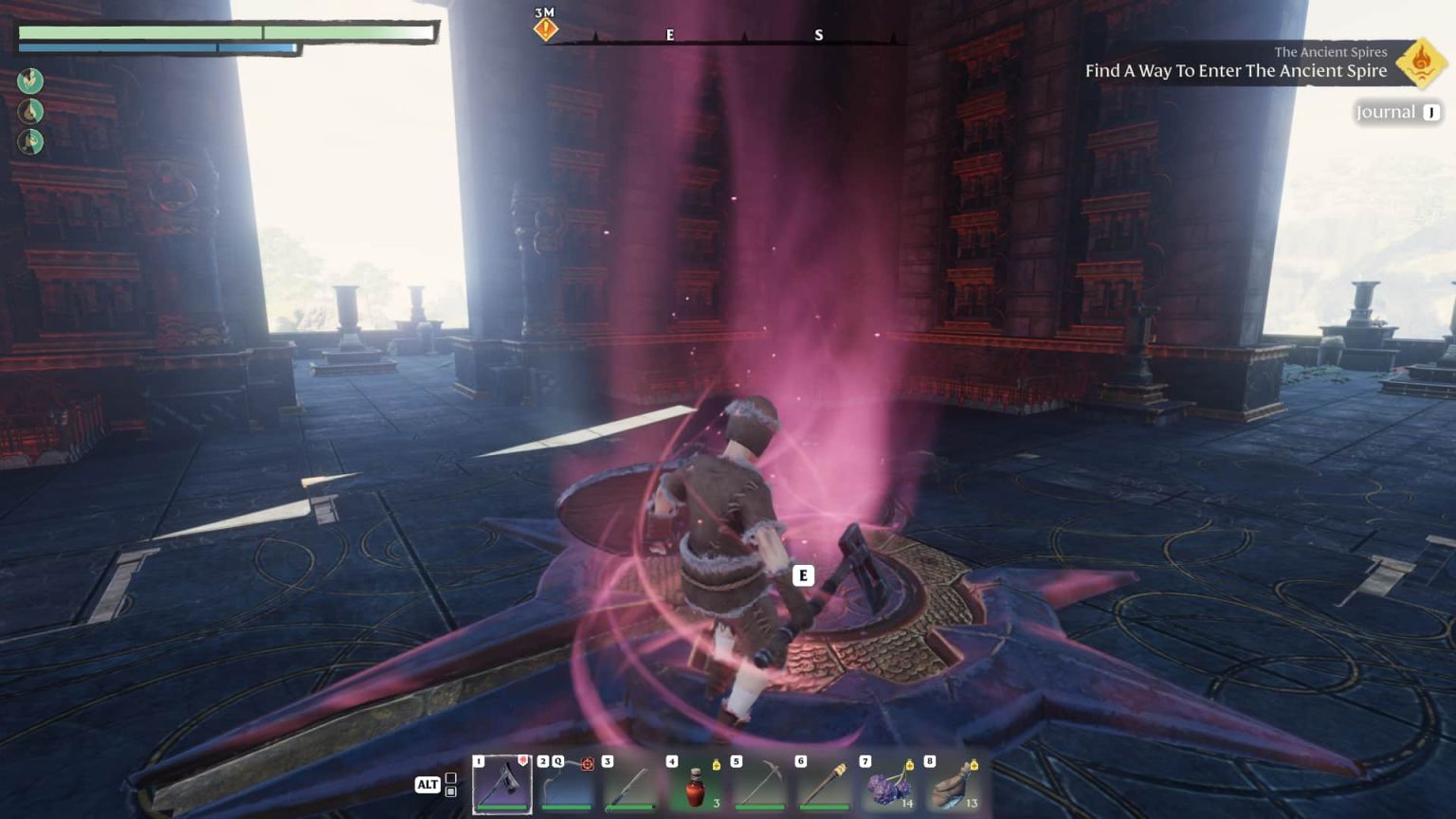Select the red health potion in slot 4
The width and height of the screenshot is (1456, 819).
696,785
